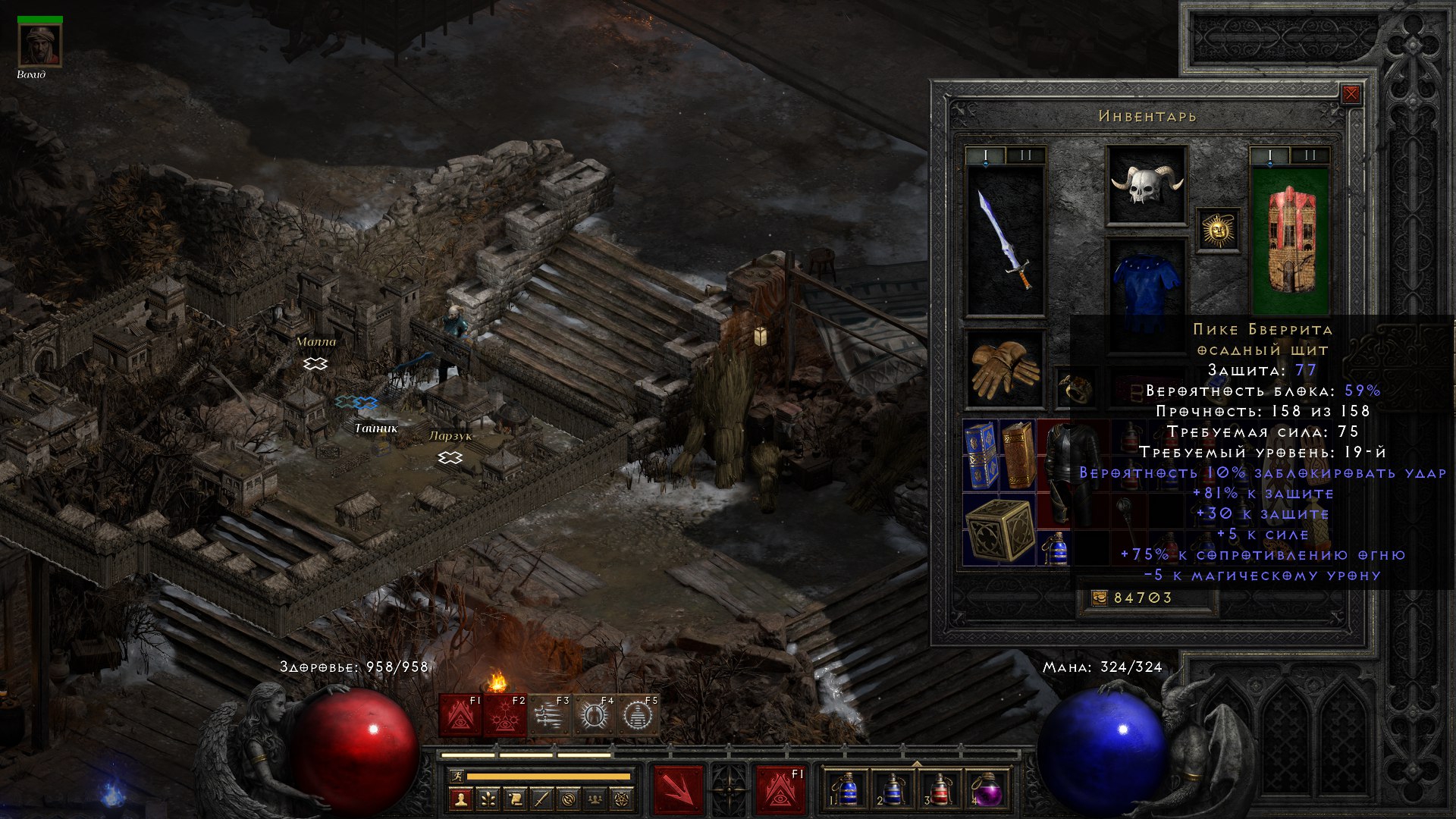
Task: Activate the F3 throwing daggers skill
Action: (x=549, y=715)
